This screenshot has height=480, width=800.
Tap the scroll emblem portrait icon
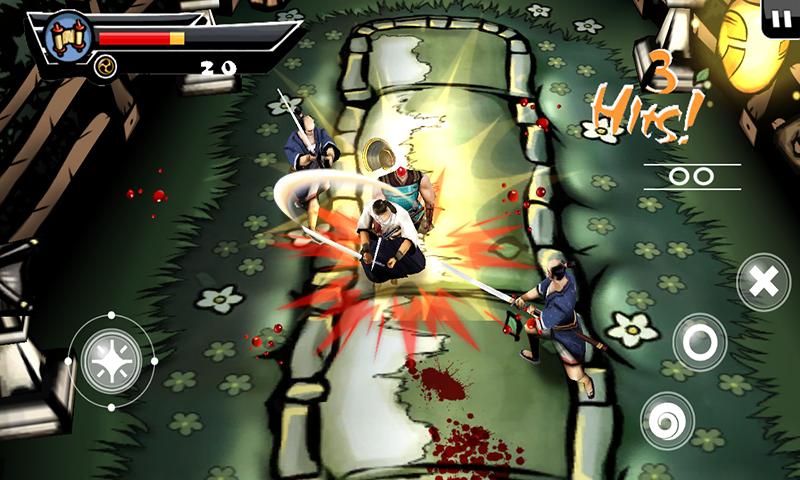68,37
